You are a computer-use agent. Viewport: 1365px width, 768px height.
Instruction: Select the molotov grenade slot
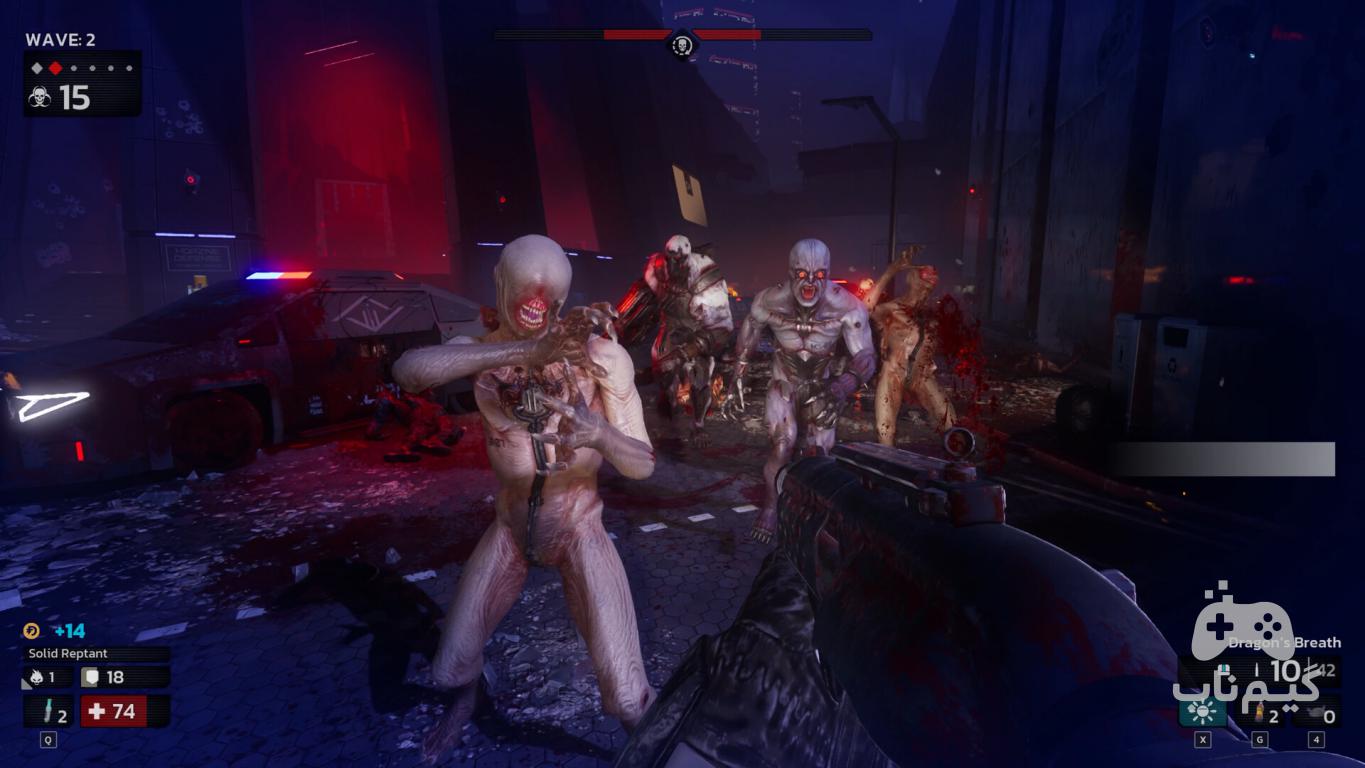[x=1260, y=714]
